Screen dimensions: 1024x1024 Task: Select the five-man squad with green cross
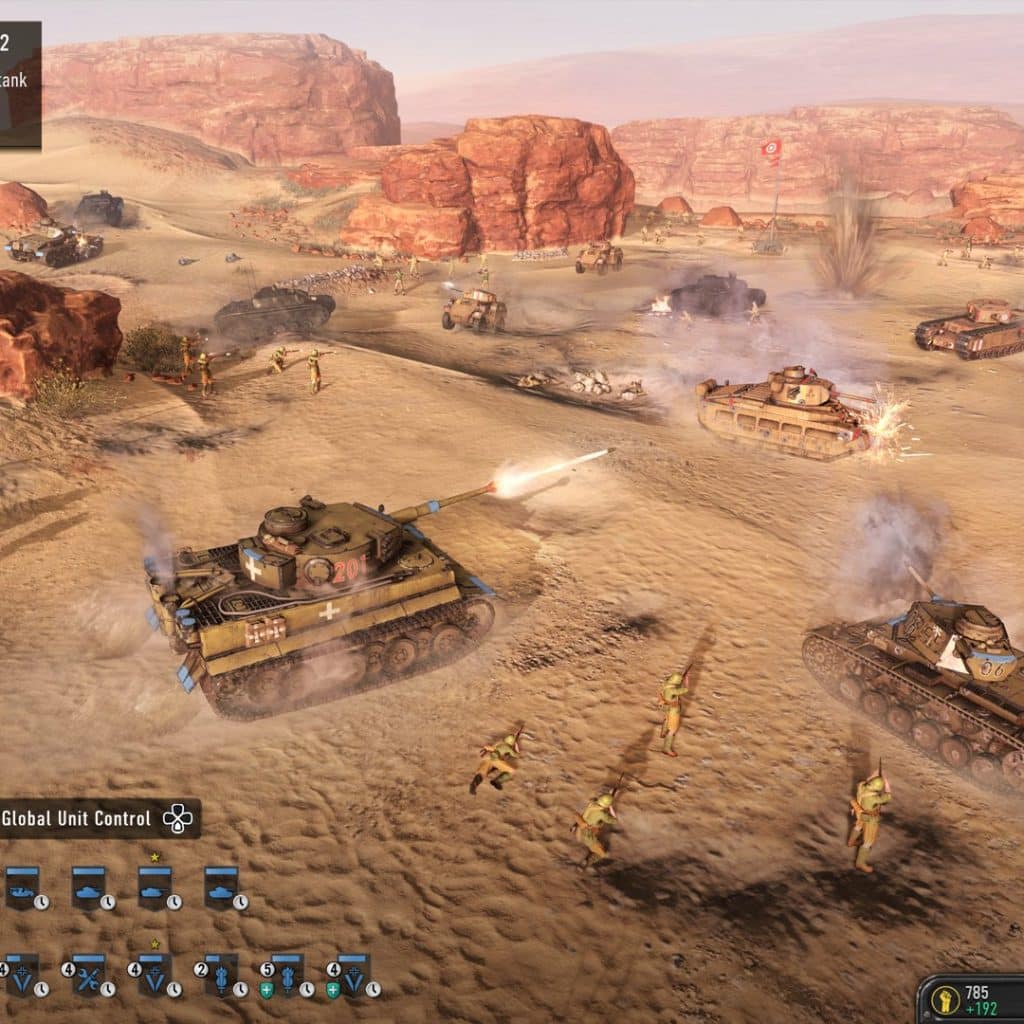(287, 974)
